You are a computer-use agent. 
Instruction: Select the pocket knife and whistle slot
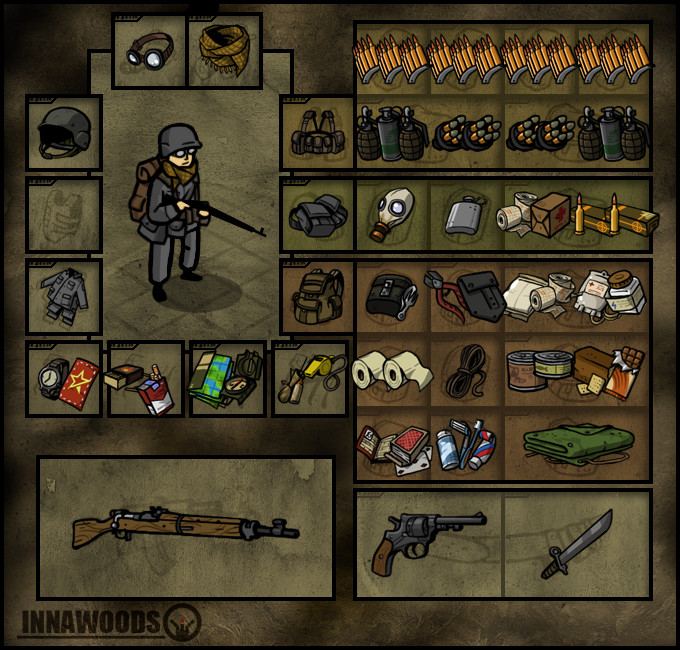coord(310,379)
